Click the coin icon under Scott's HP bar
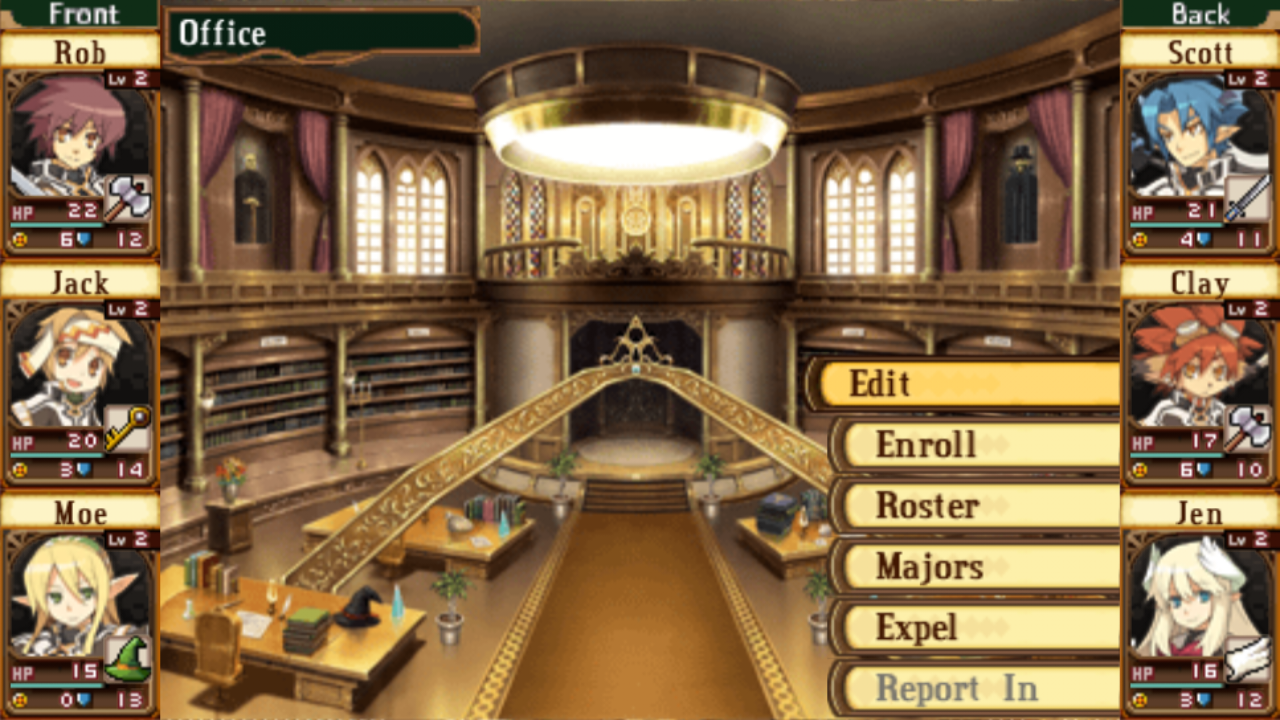 [x=1141, y=238]
